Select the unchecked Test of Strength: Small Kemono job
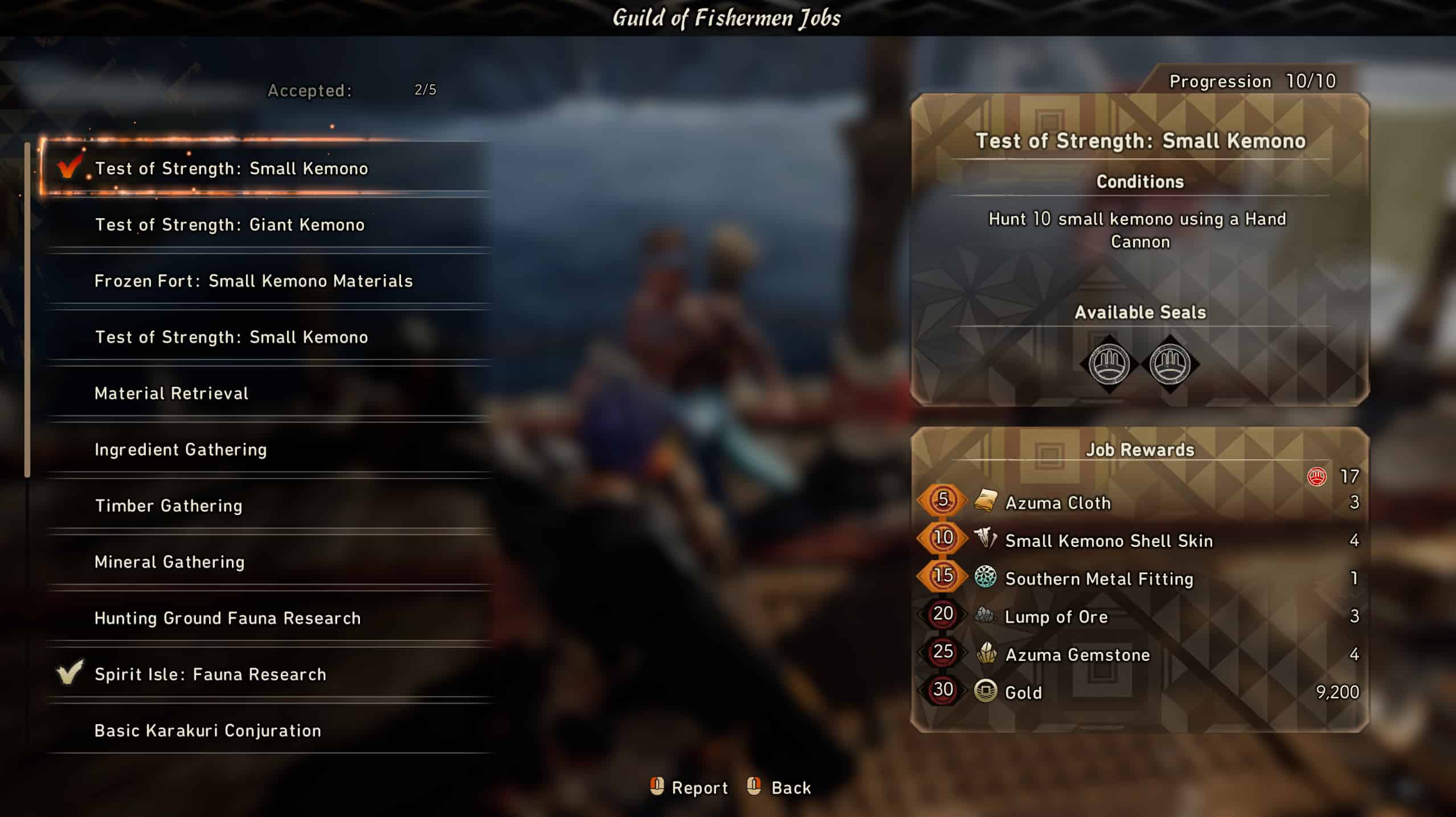The width and height of the screenshot is (1456, 817). point(231,337)
